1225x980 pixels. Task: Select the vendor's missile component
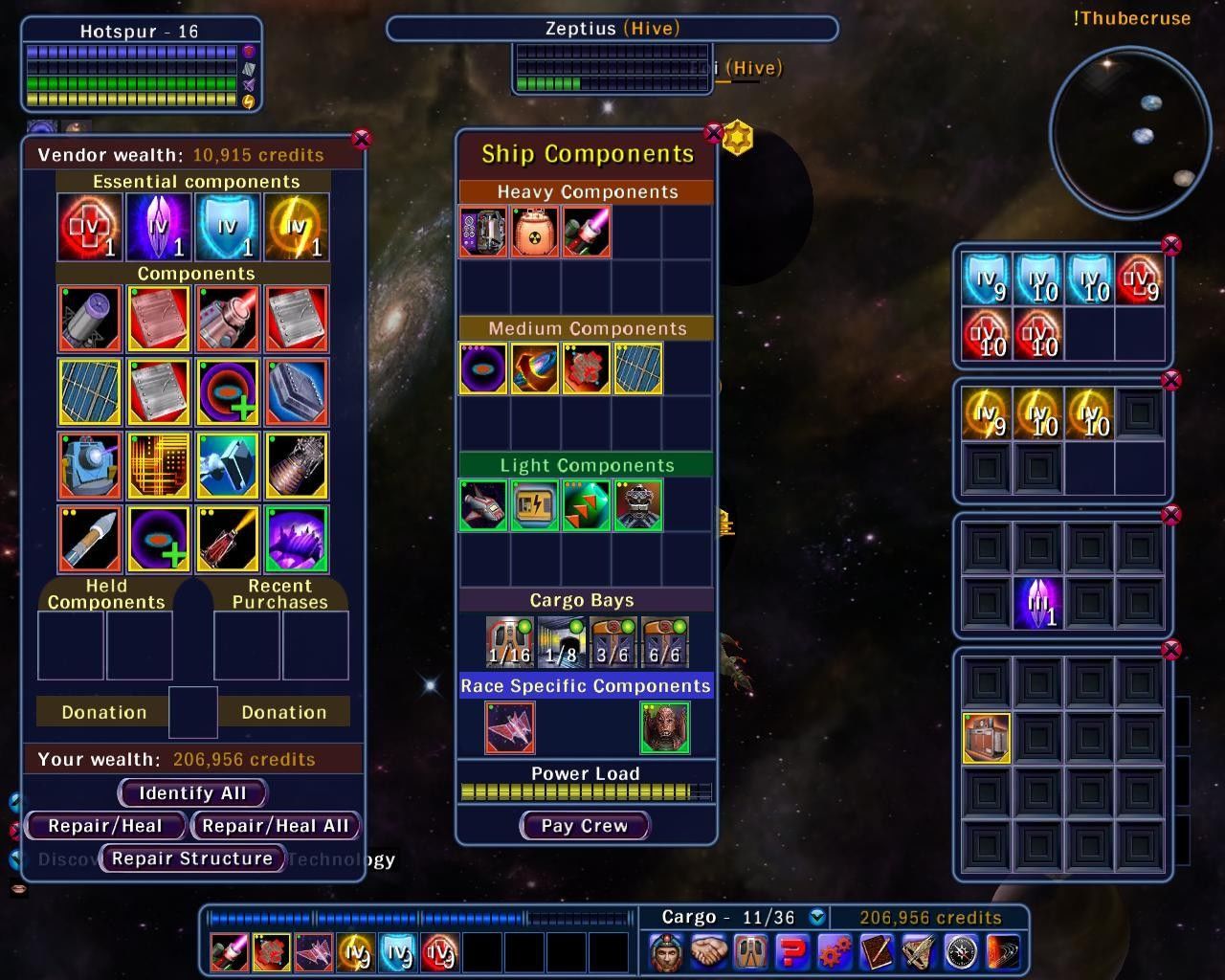click(x=89, y=539)
